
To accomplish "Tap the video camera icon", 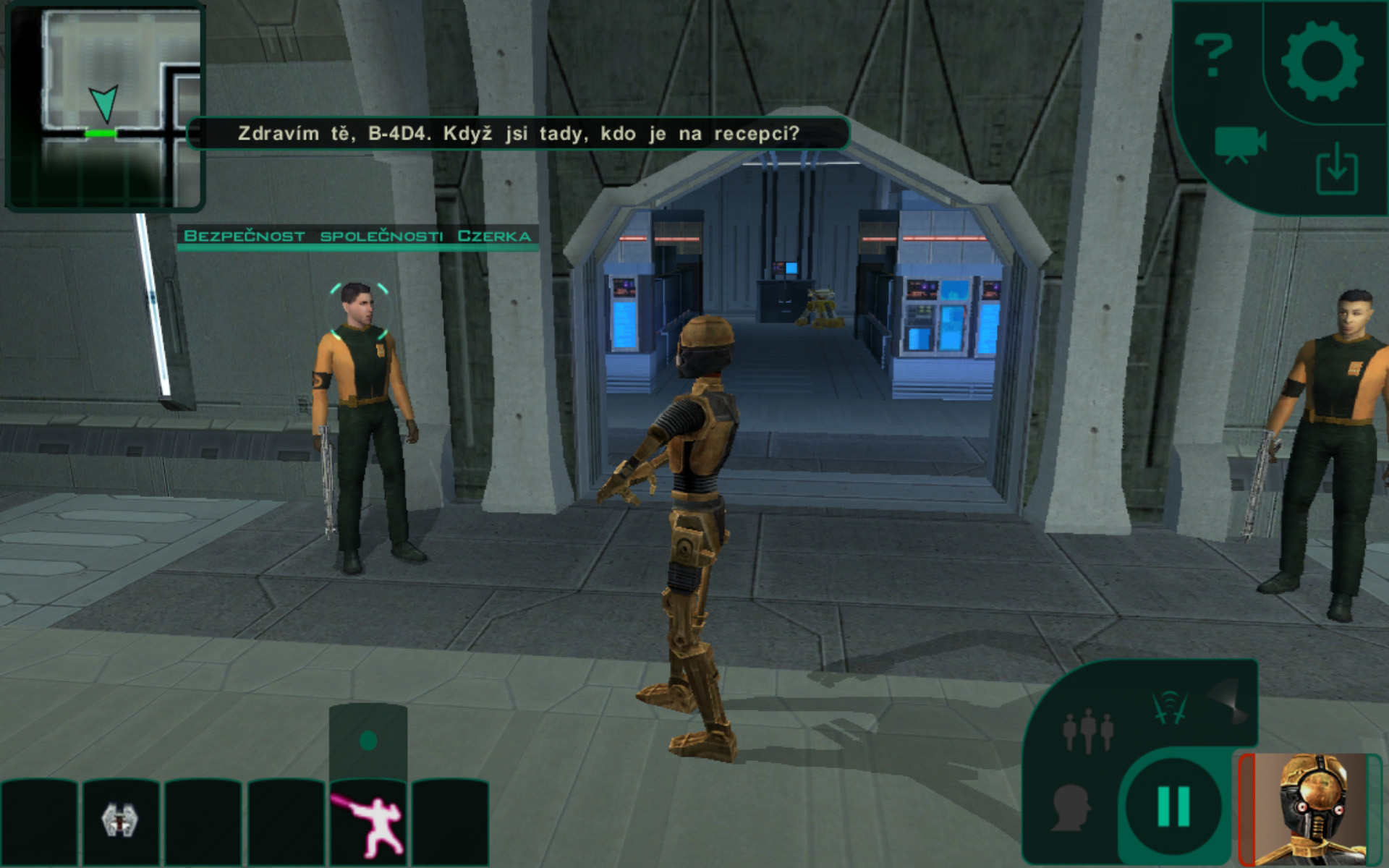I will click(x=1239, y=144).
